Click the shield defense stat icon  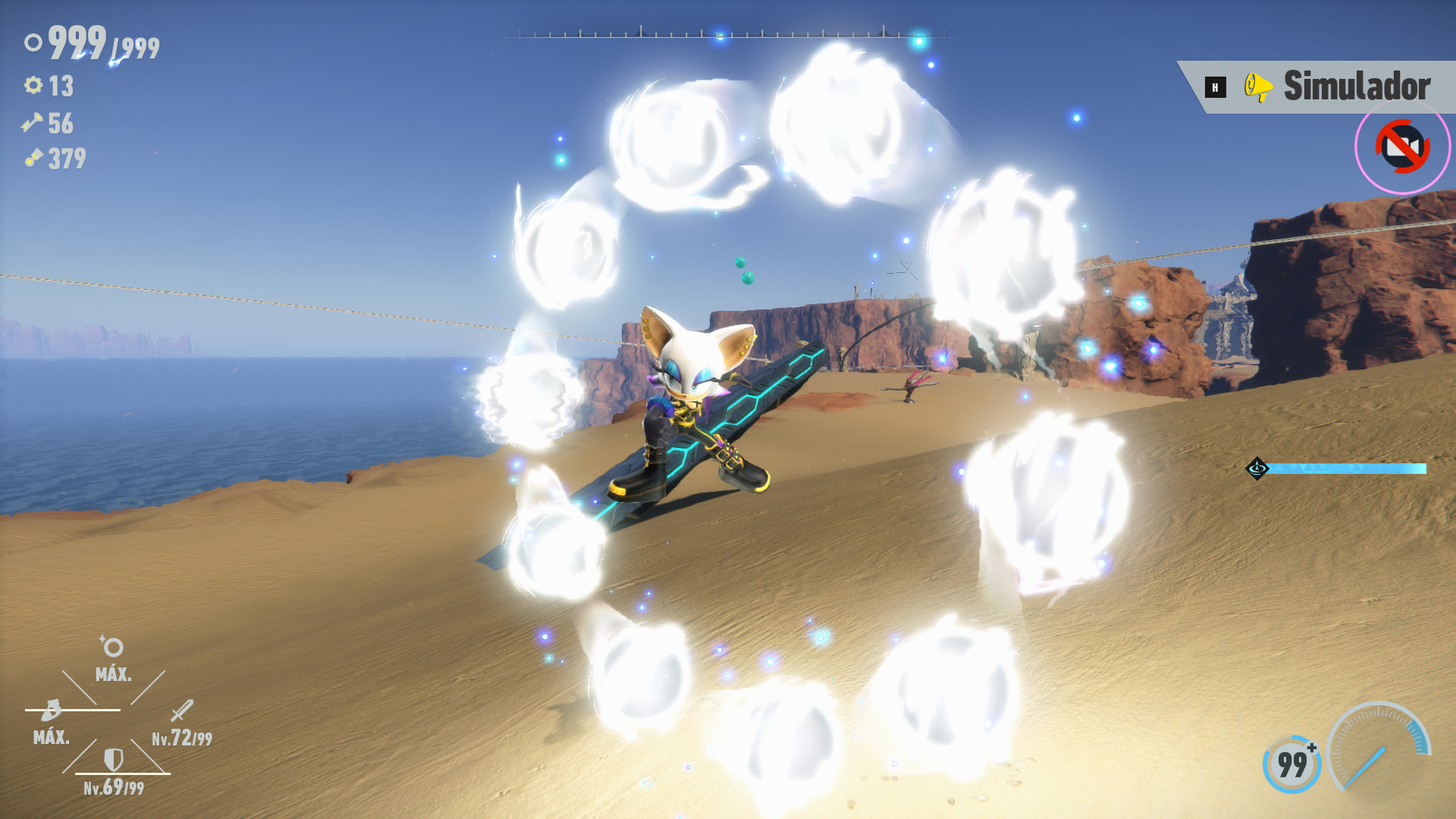tap(112, 761)
